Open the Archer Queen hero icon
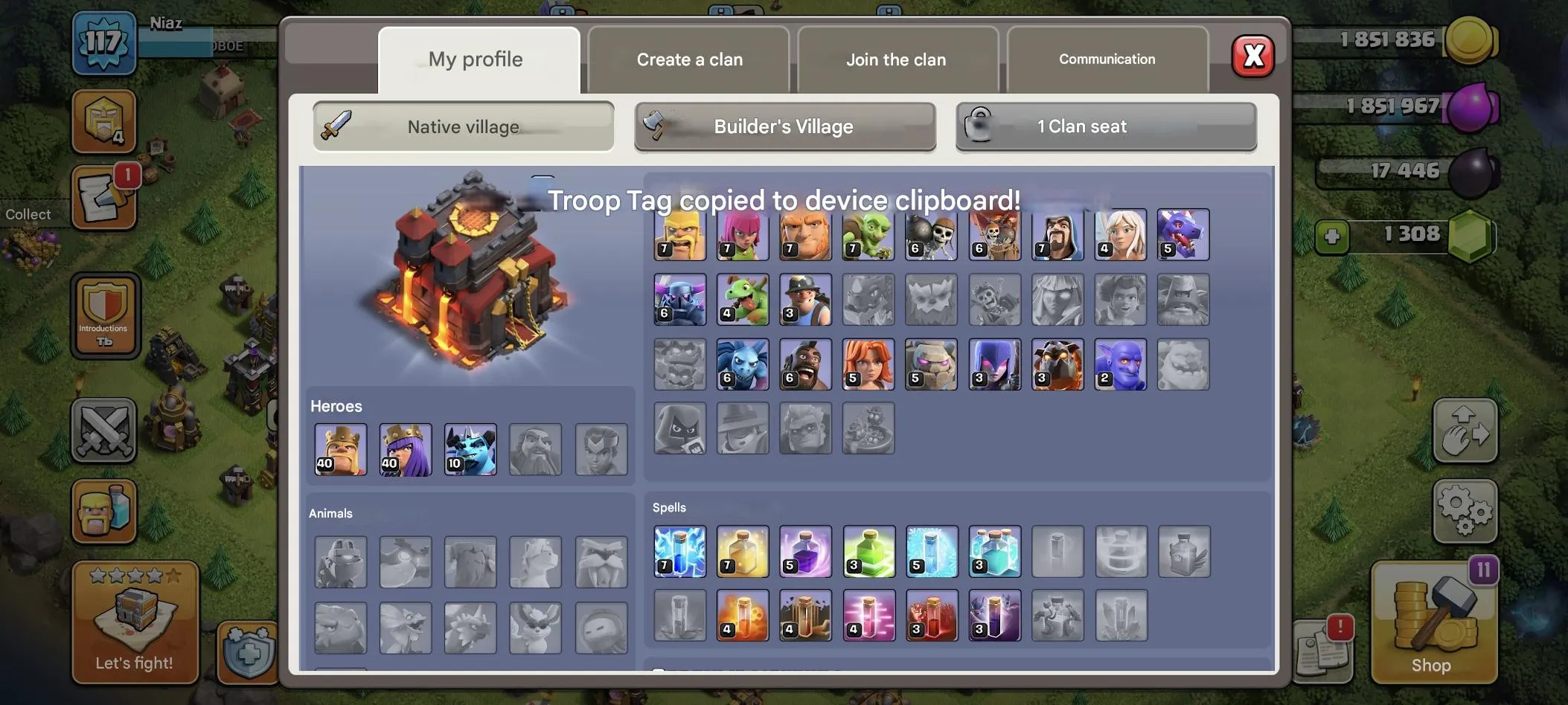Screen dimensions: 1568x705 point(405,449)
